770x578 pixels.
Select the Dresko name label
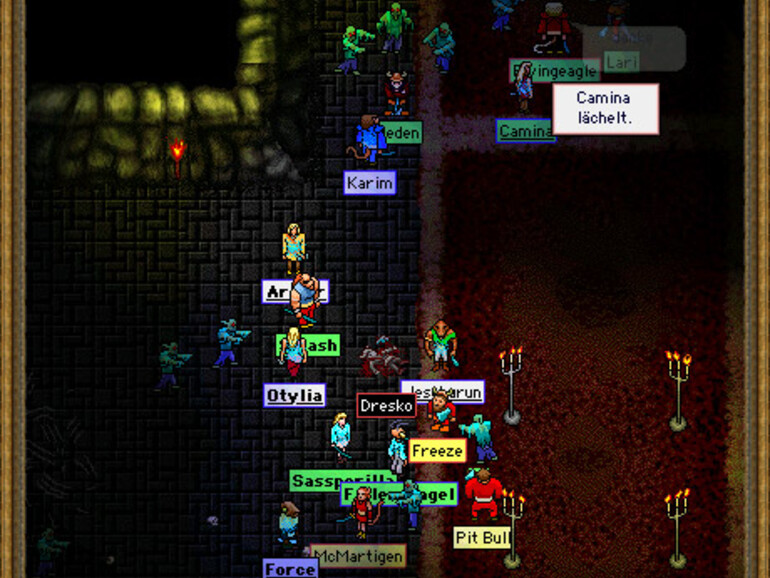(386, 406)
